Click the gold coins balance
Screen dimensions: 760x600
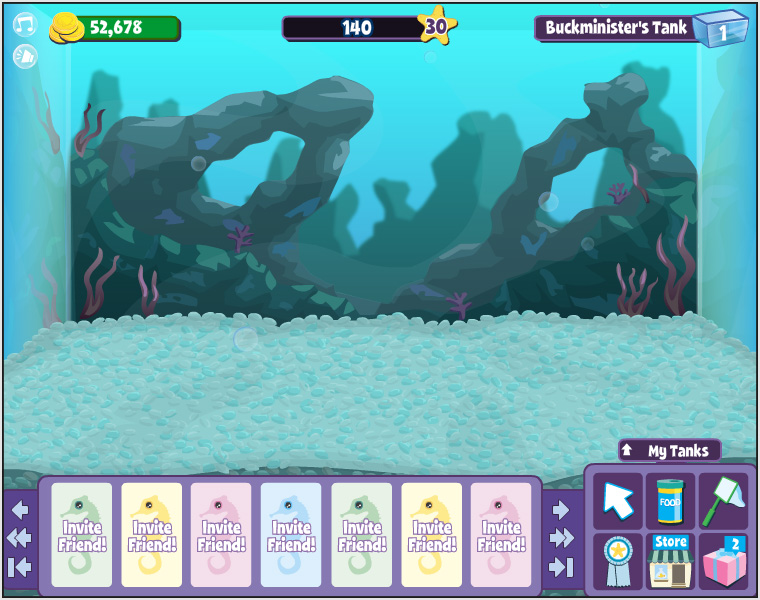115,28
